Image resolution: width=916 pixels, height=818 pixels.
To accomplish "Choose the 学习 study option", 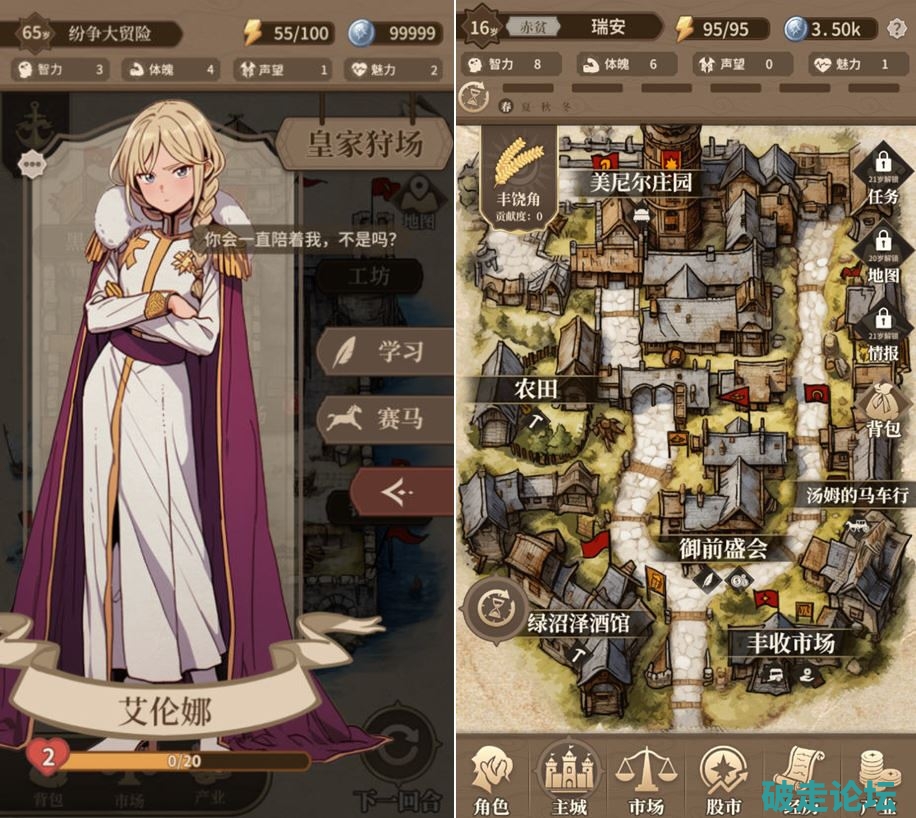I will click(x=384, y=352).
